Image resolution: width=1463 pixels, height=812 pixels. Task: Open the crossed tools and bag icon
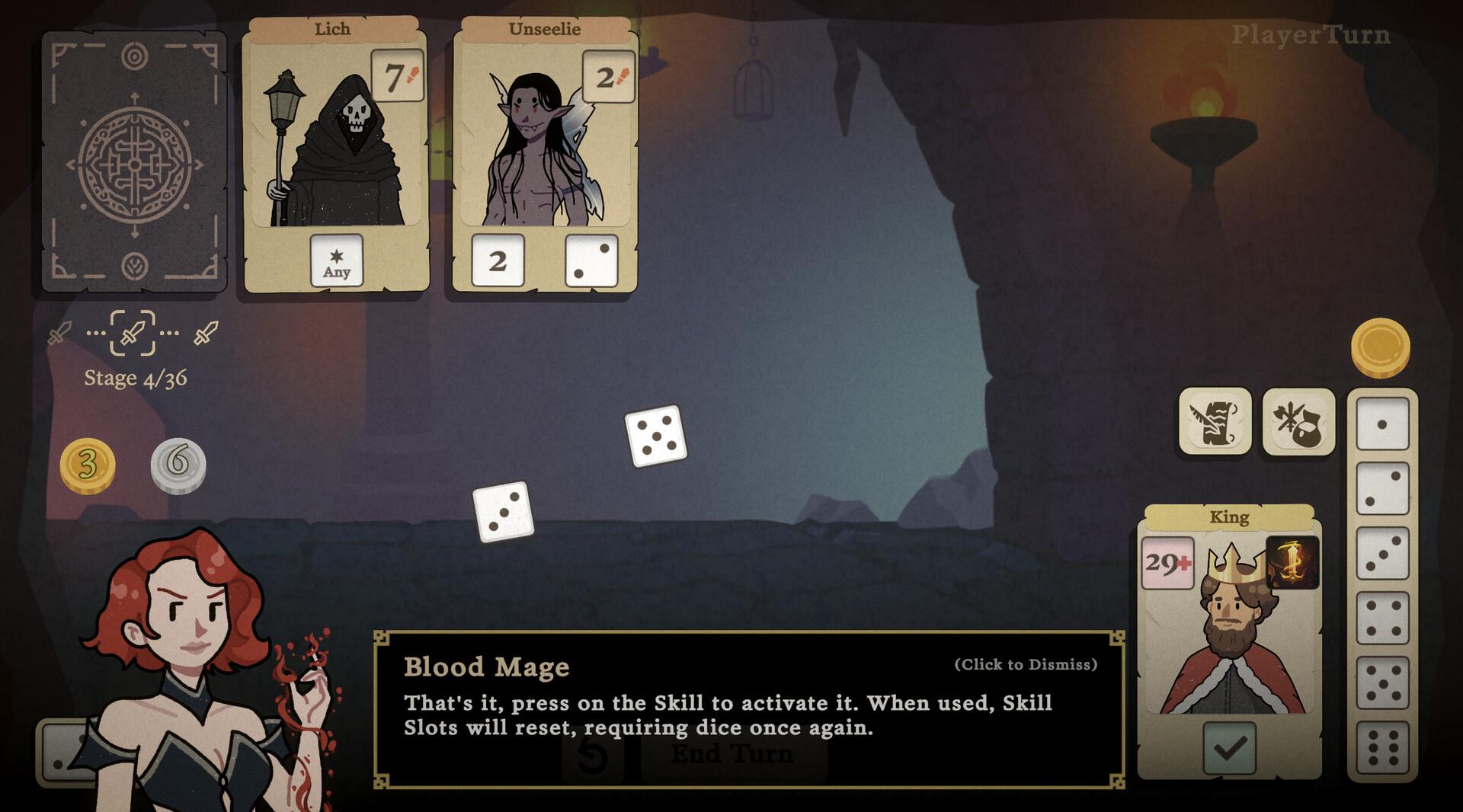coord(1298,421)
